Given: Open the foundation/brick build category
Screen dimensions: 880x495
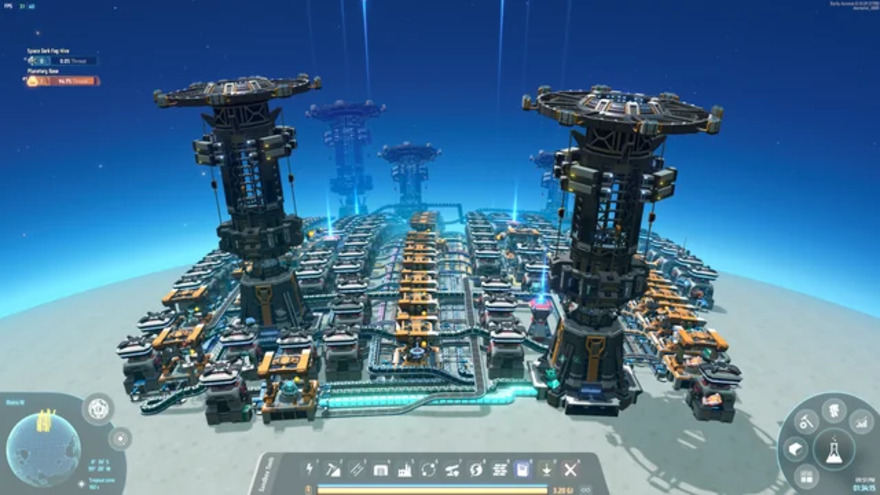Looking at the screenshot, I should (x=499, y=468).
